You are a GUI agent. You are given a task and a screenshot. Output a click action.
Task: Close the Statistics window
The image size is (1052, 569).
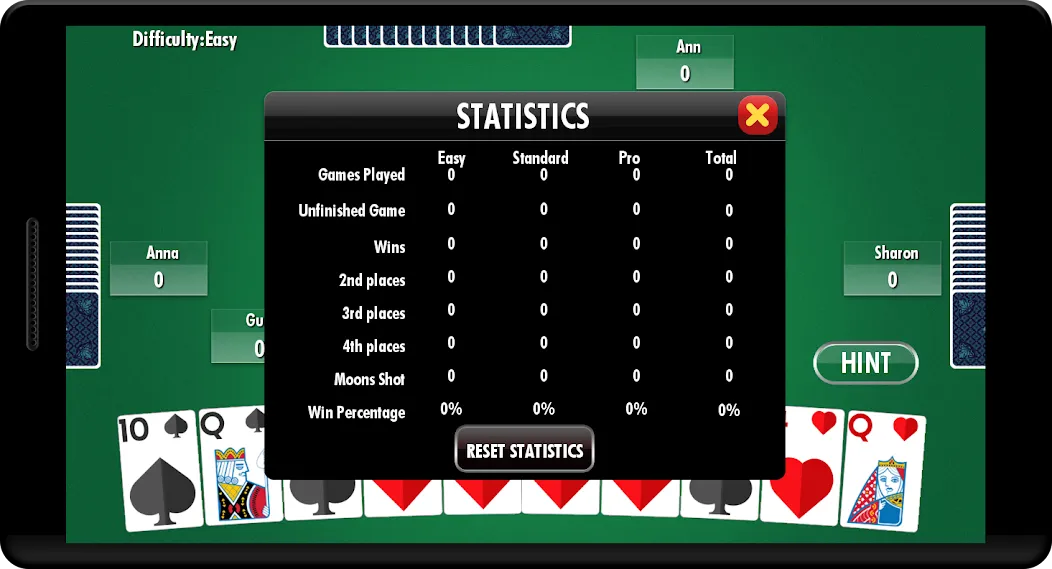coord(757,115)
